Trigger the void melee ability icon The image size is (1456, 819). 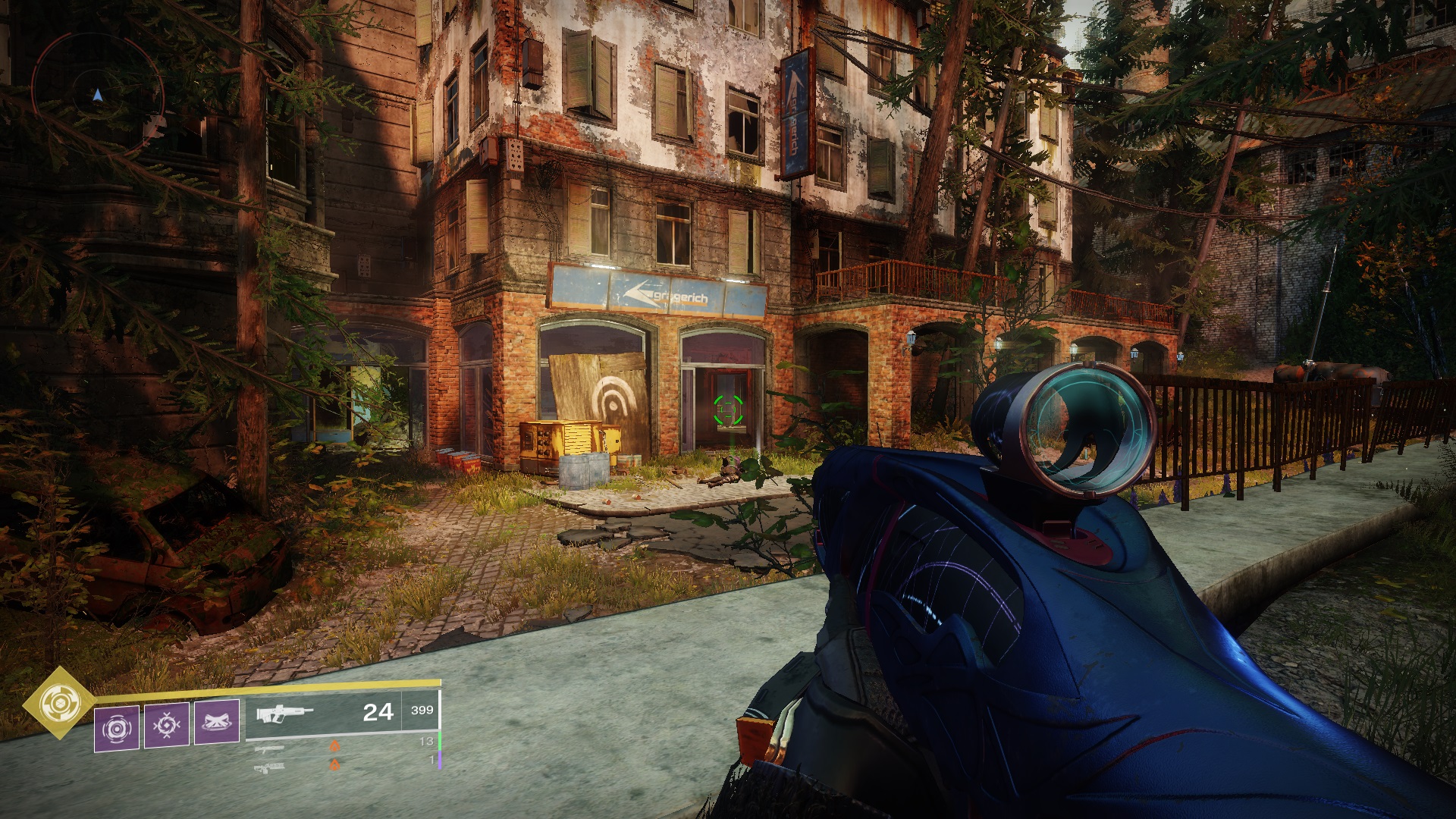[167, 725]
